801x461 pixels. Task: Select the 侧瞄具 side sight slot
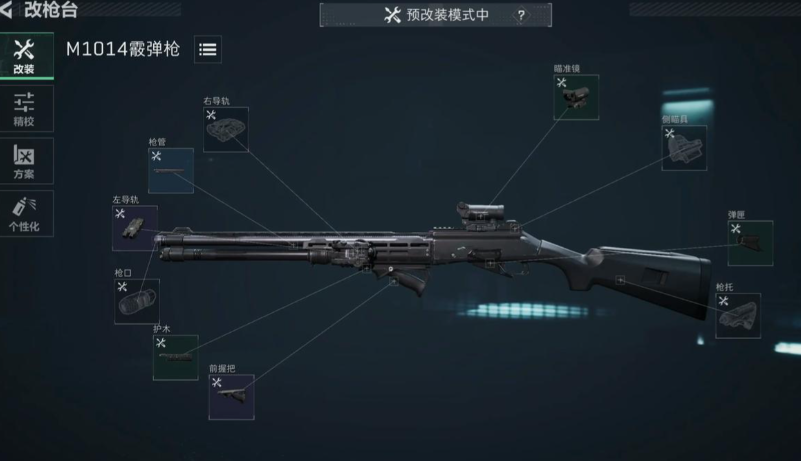click(684, 147)
